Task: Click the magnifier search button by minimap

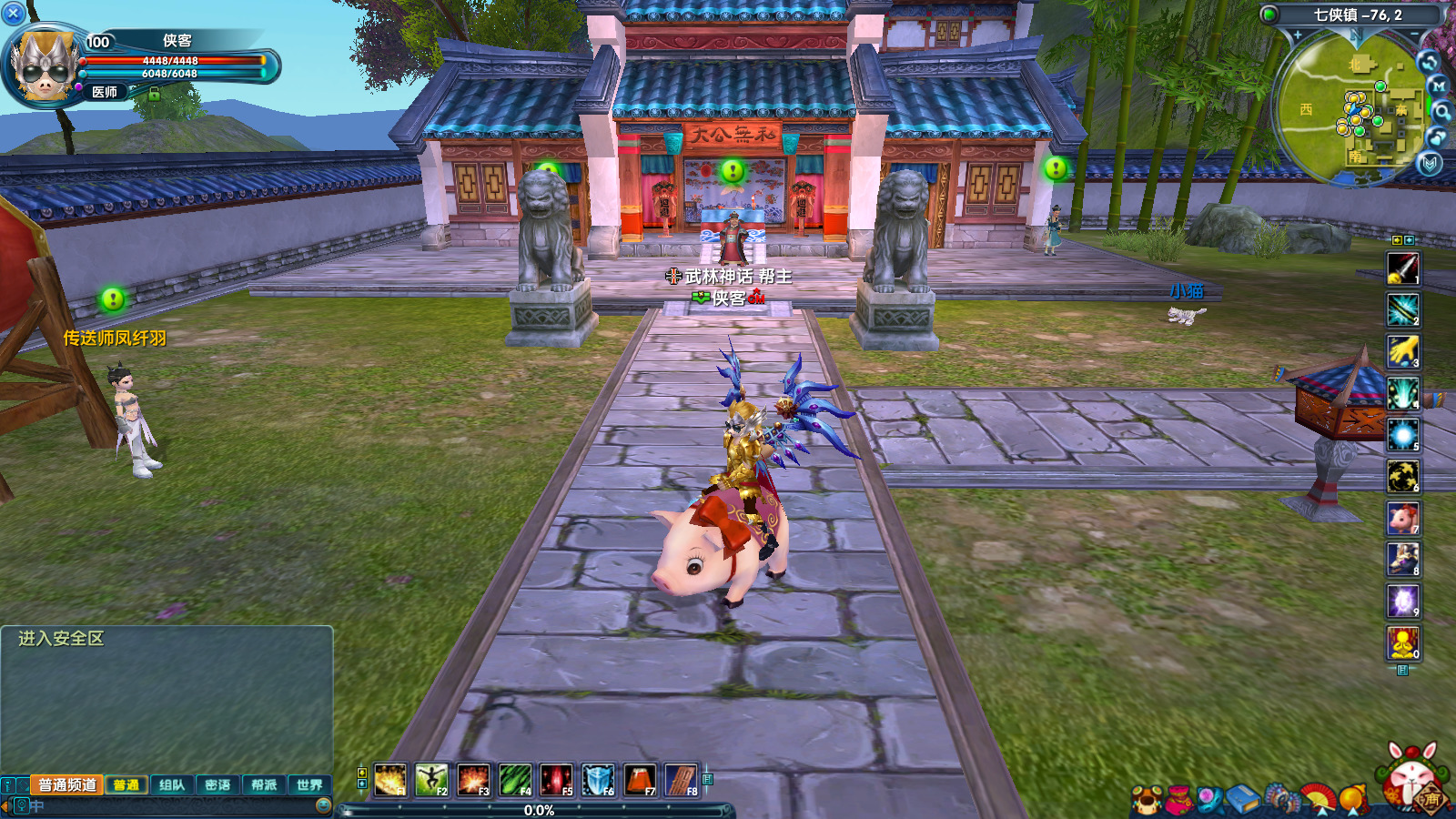Action: [x=1442, y=111]
